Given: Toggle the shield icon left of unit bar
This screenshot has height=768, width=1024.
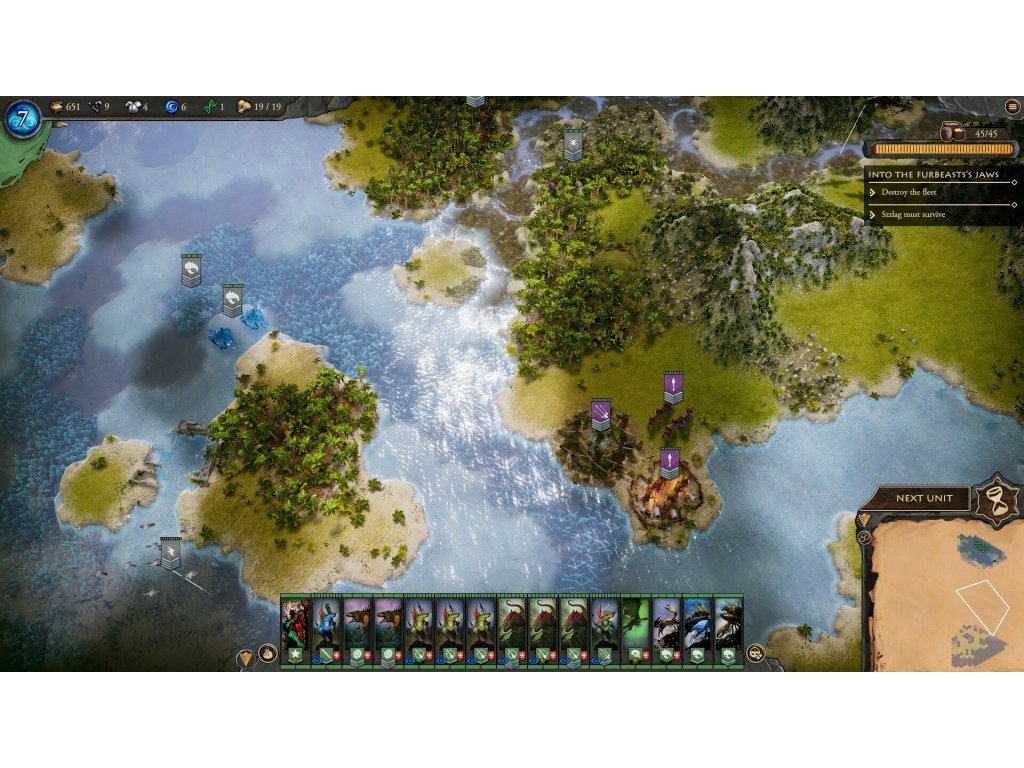Looking at the screenshot, I should tap(246, 658).
